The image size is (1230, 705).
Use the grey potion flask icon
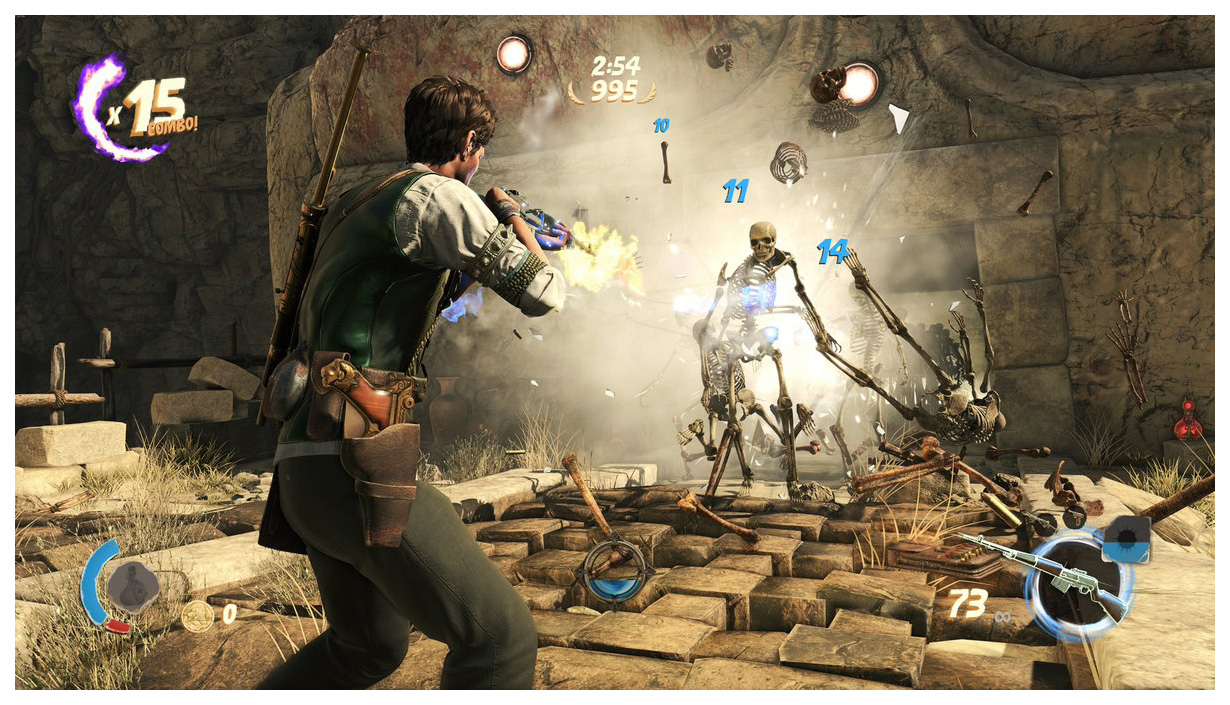point(134,585)
